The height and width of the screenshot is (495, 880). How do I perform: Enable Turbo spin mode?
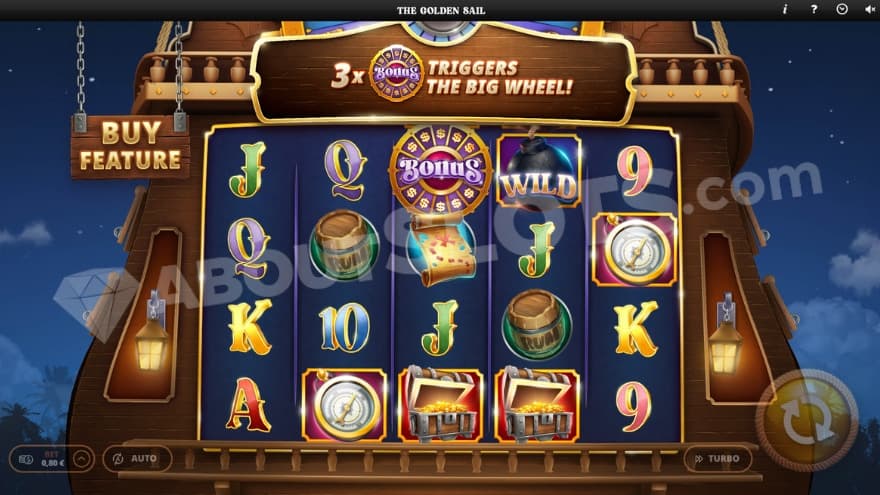[x=717, y=458]
